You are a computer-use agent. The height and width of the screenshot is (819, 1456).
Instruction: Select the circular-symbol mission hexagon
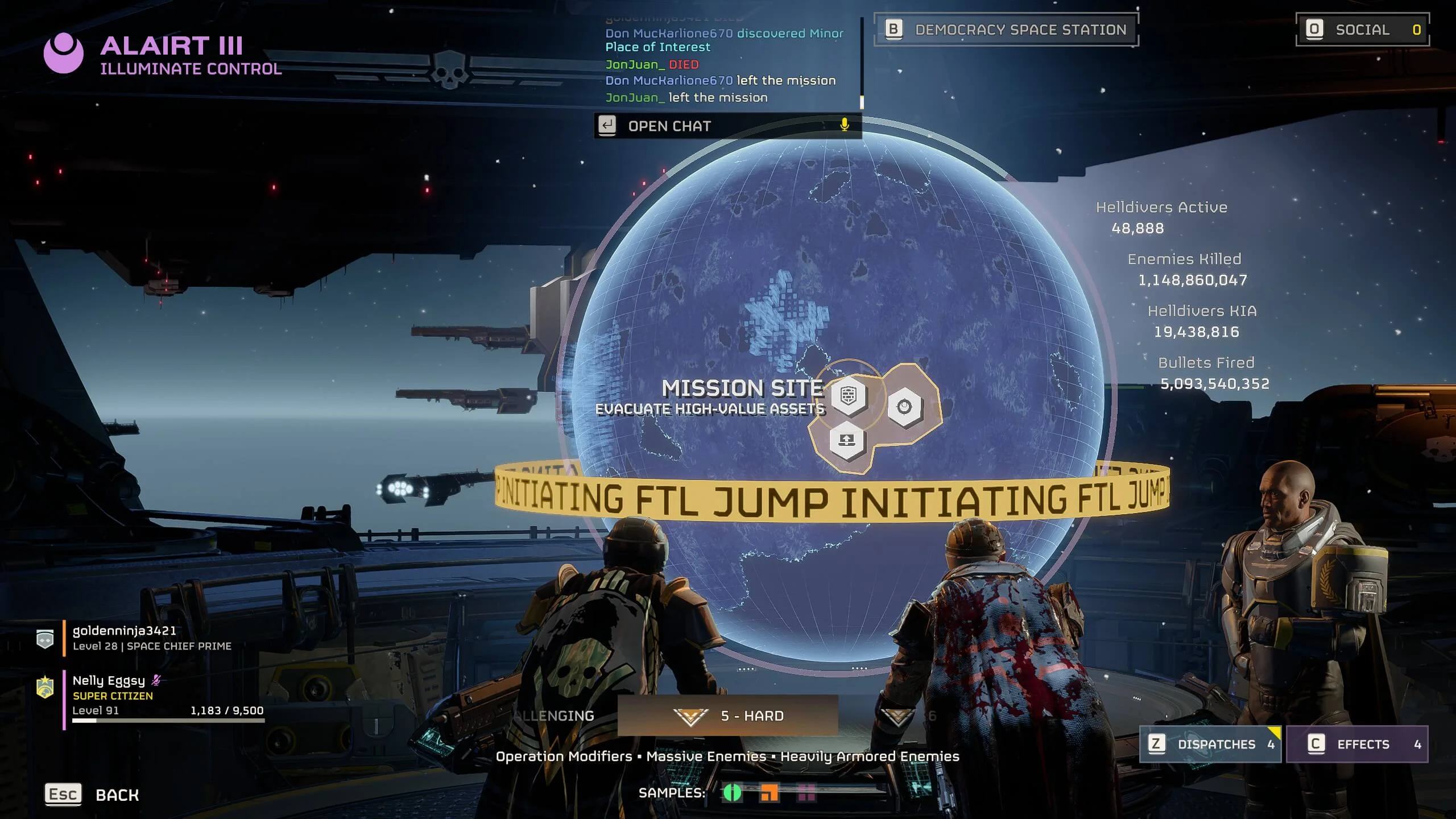click(904, 406)
